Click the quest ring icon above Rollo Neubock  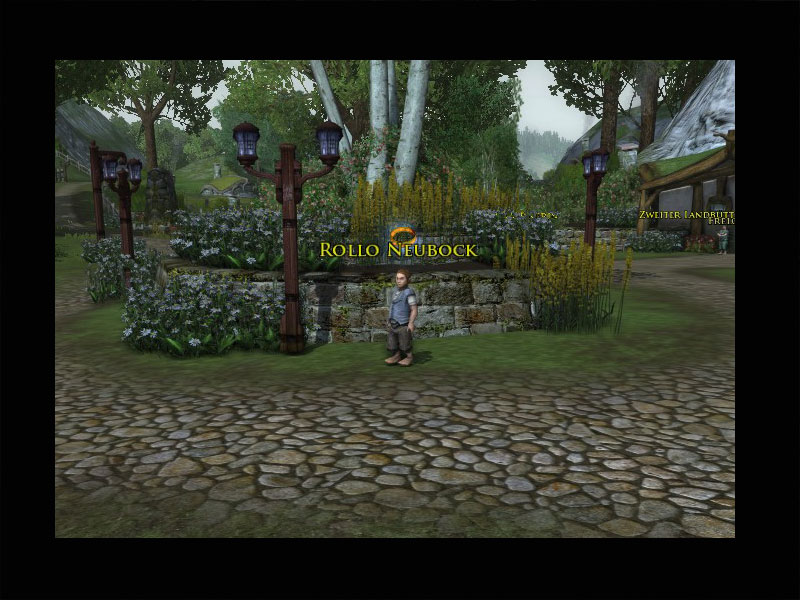click(x=400, y=232)
